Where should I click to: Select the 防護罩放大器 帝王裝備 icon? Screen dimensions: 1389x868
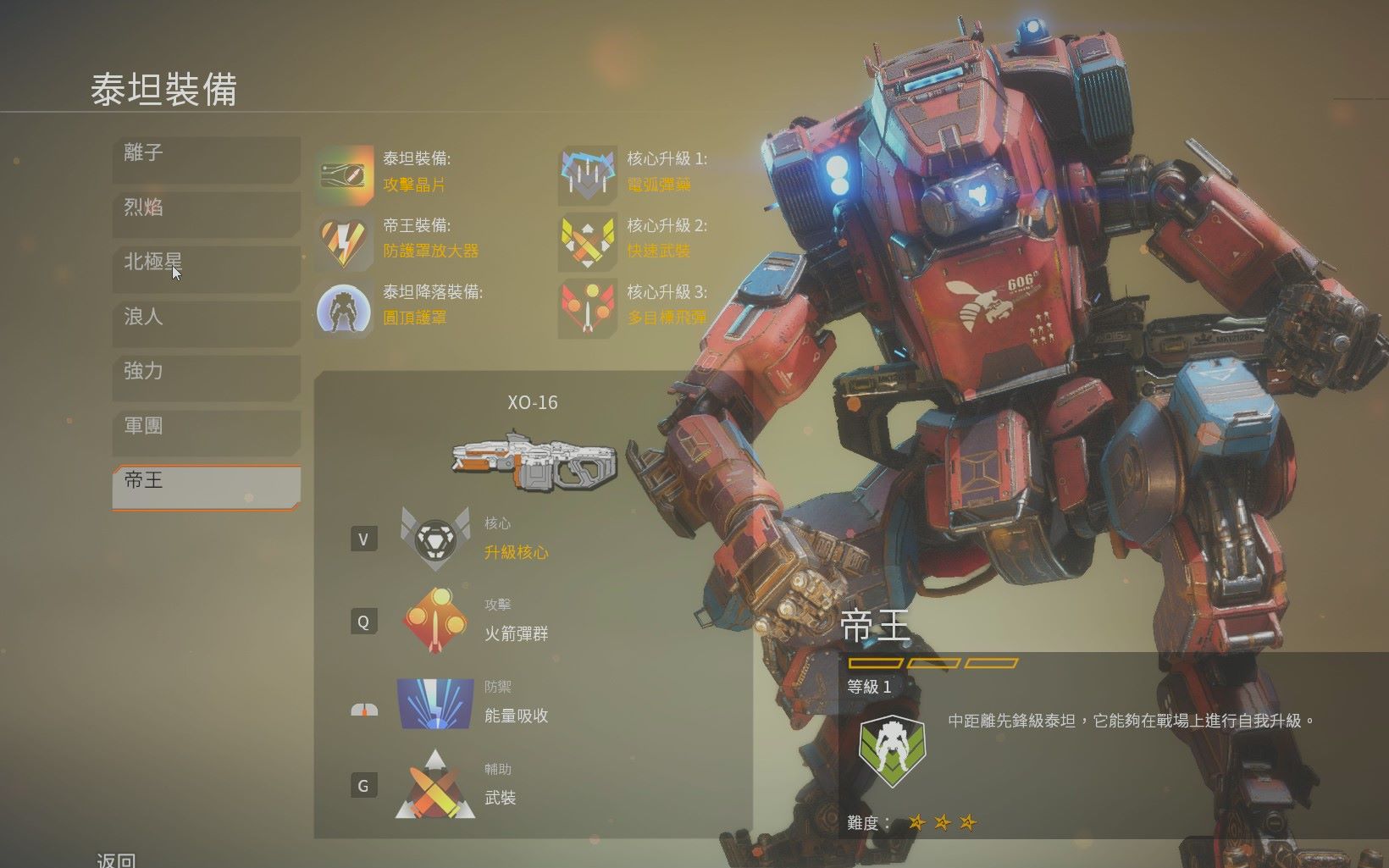[344, 240]
